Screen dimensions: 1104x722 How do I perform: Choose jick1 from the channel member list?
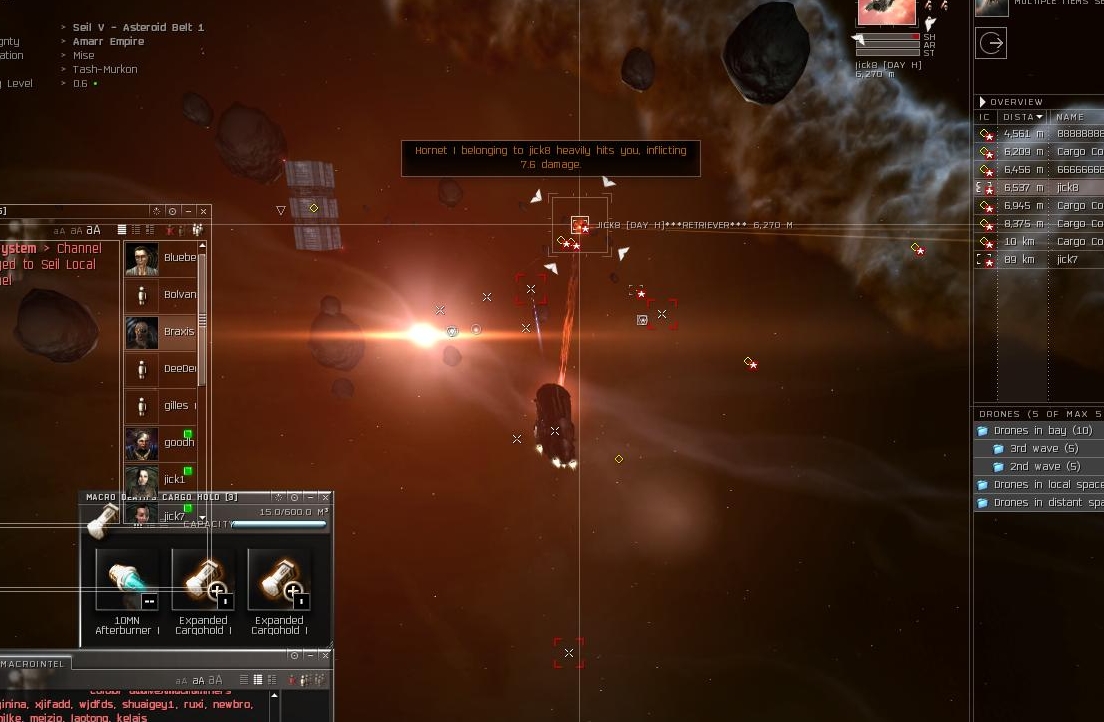coord(173,480)
